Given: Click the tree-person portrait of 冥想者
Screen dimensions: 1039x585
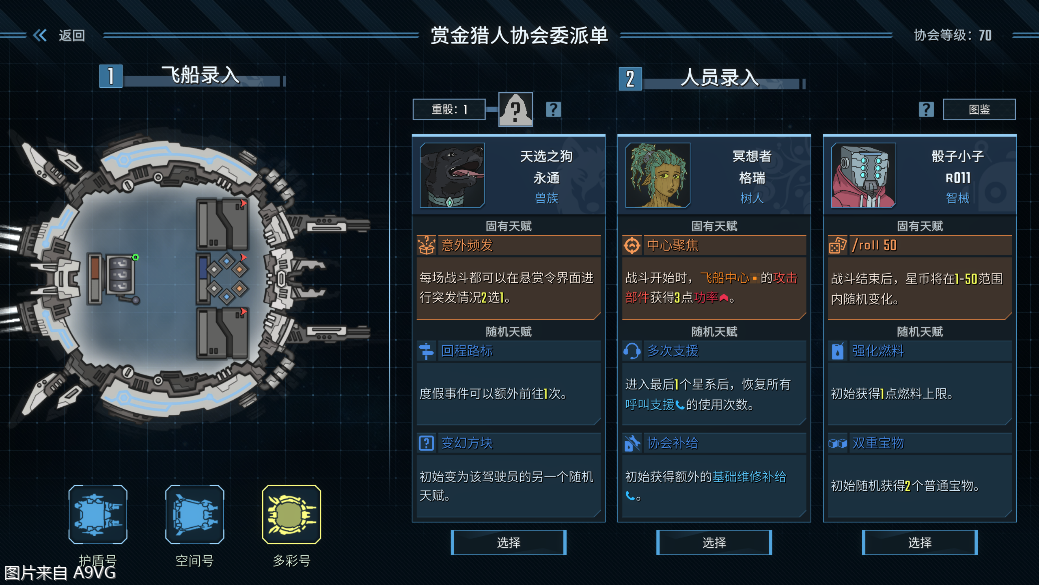Looking at the screenshot, I should (658, 175).
